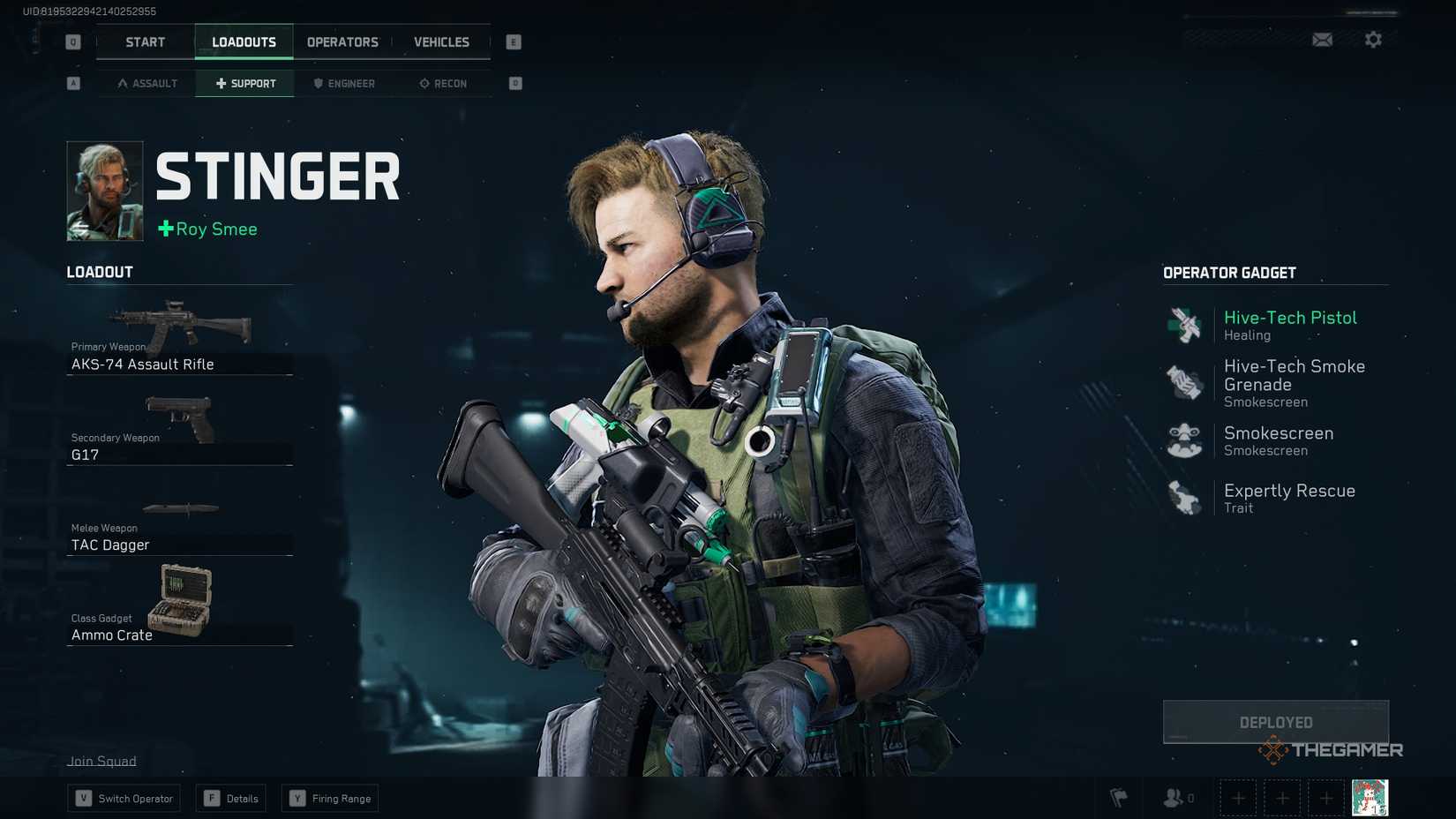Open the settings gear
The width and height of the screenshot is (1456, 819).
coord(1373,40)
